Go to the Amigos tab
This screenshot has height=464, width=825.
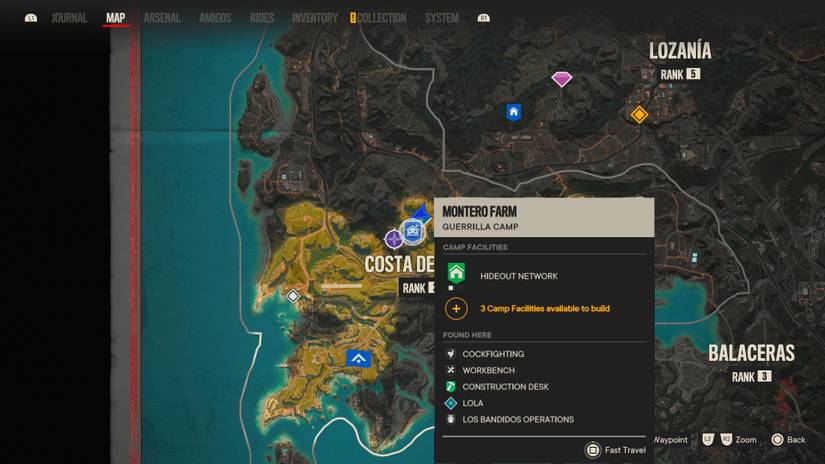(215, 18)
